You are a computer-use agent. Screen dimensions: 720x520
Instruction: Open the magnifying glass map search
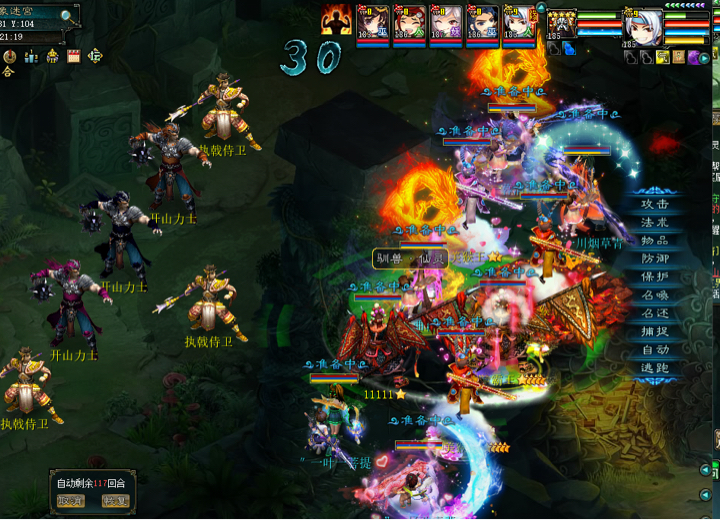coord(68,16)
